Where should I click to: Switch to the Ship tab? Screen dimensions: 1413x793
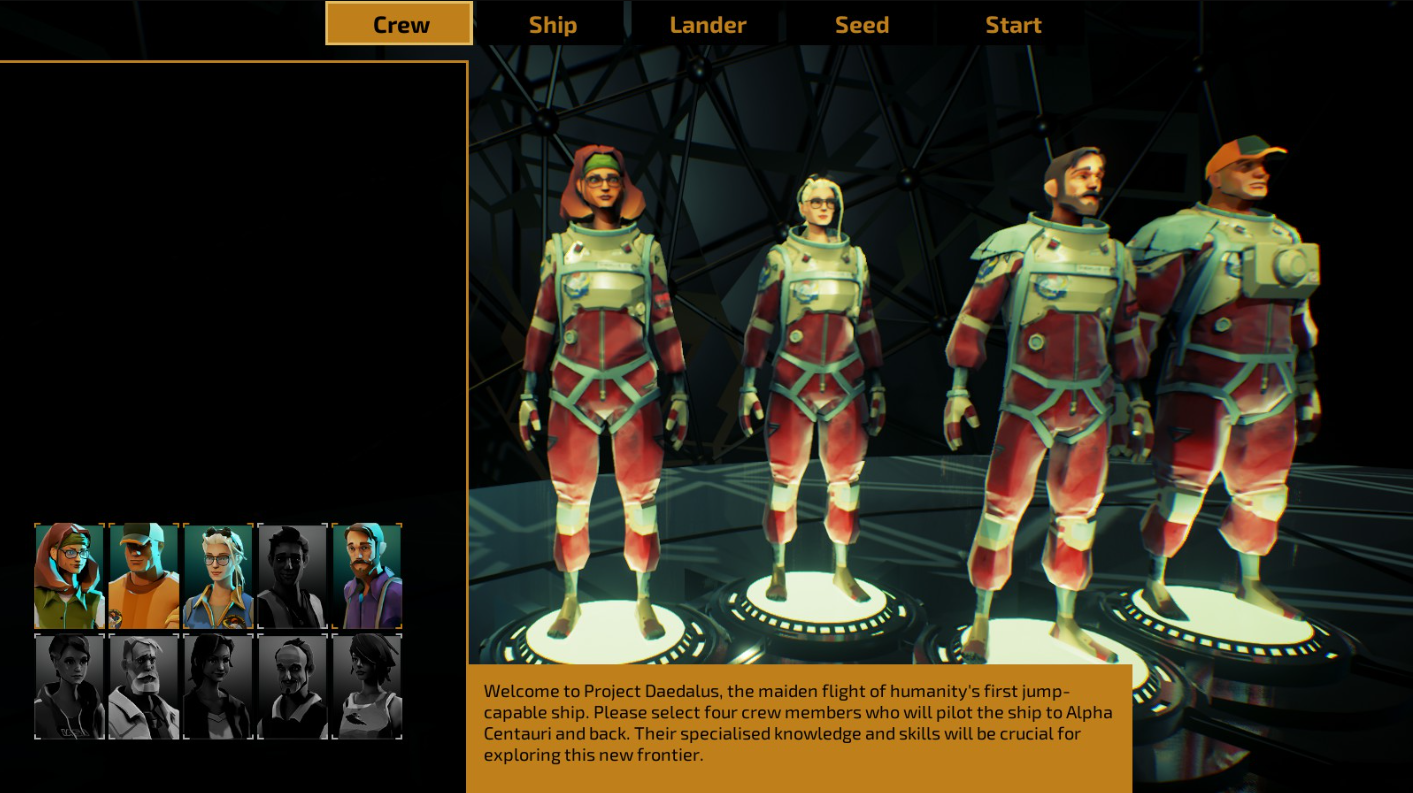tap(552, 25)
